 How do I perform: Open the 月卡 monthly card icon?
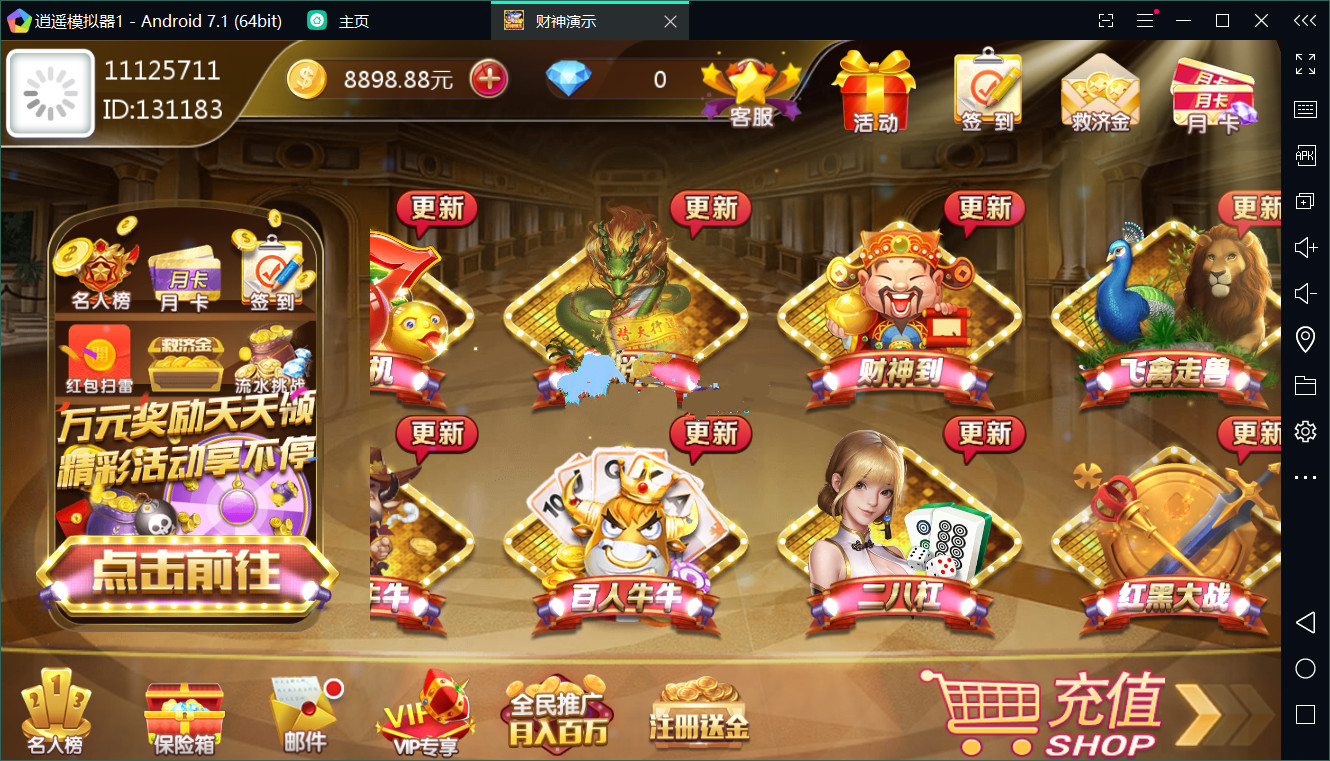pyautogui.click(x=1212, y=90)
